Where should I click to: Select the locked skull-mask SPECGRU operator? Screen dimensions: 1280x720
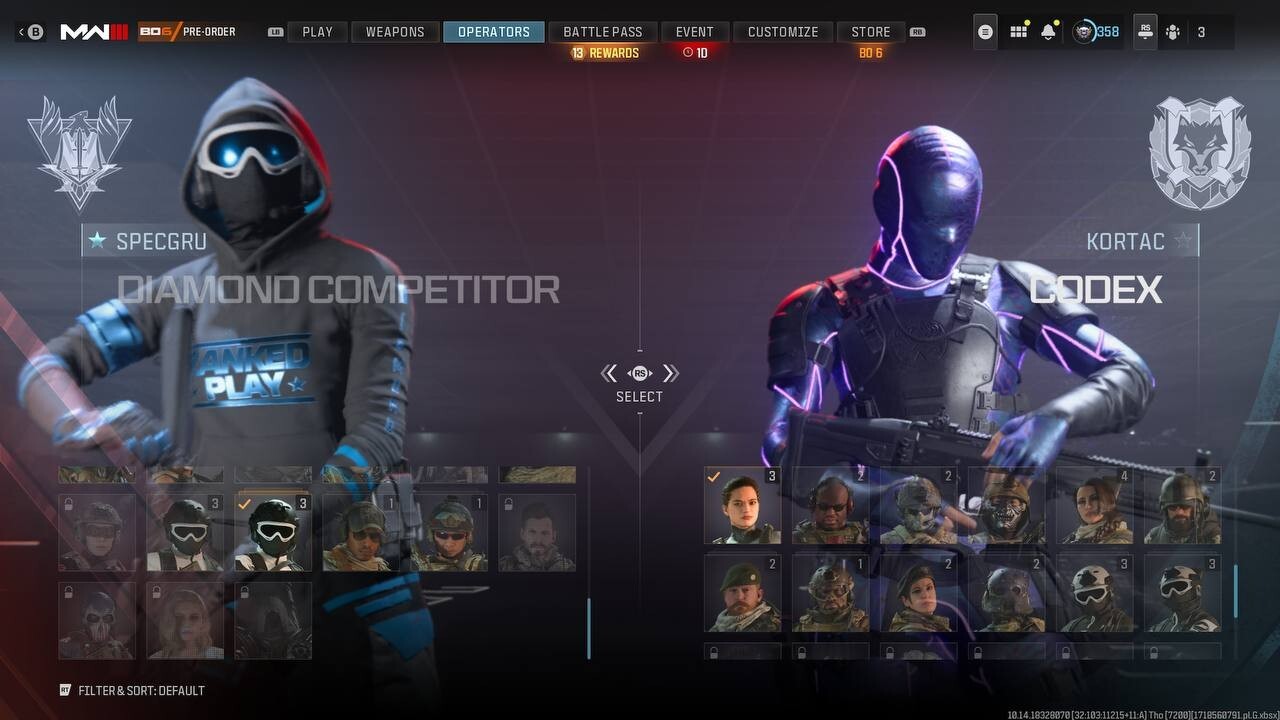pyautogui.click(x=97, y=621)
